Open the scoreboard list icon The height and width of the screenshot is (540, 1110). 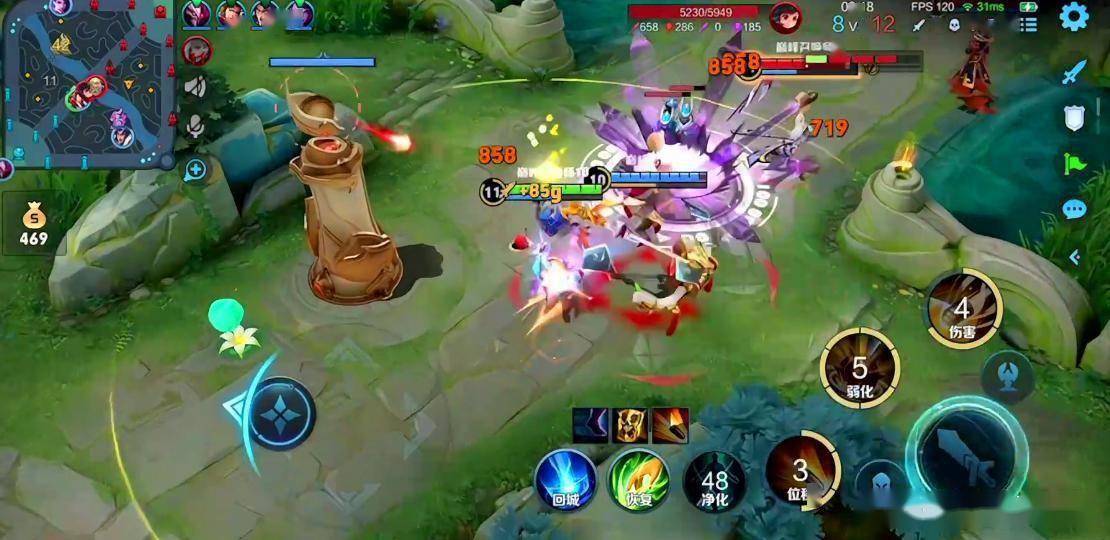click(1026, 25)
